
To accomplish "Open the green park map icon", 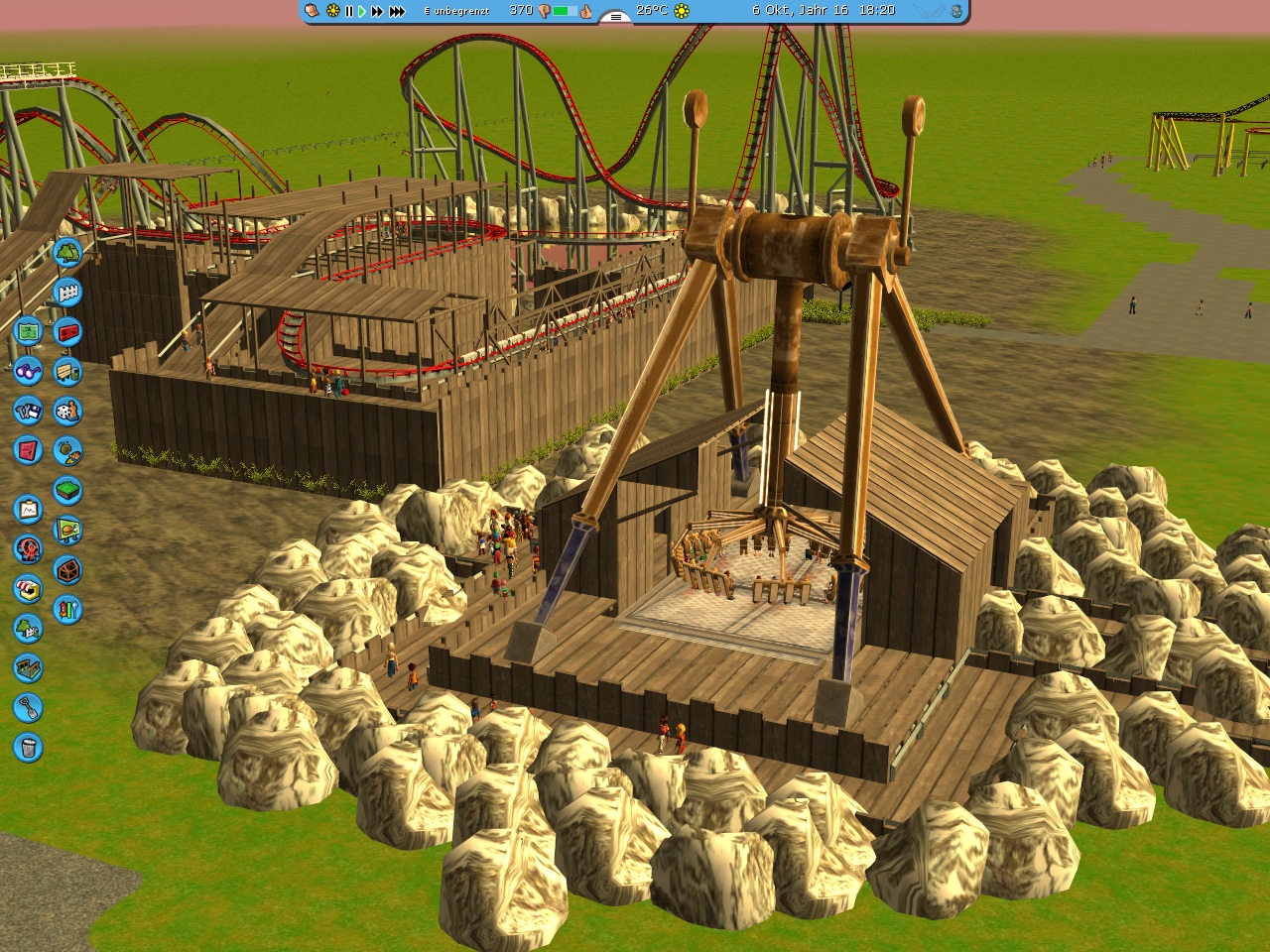I will (x=28, y=331).
